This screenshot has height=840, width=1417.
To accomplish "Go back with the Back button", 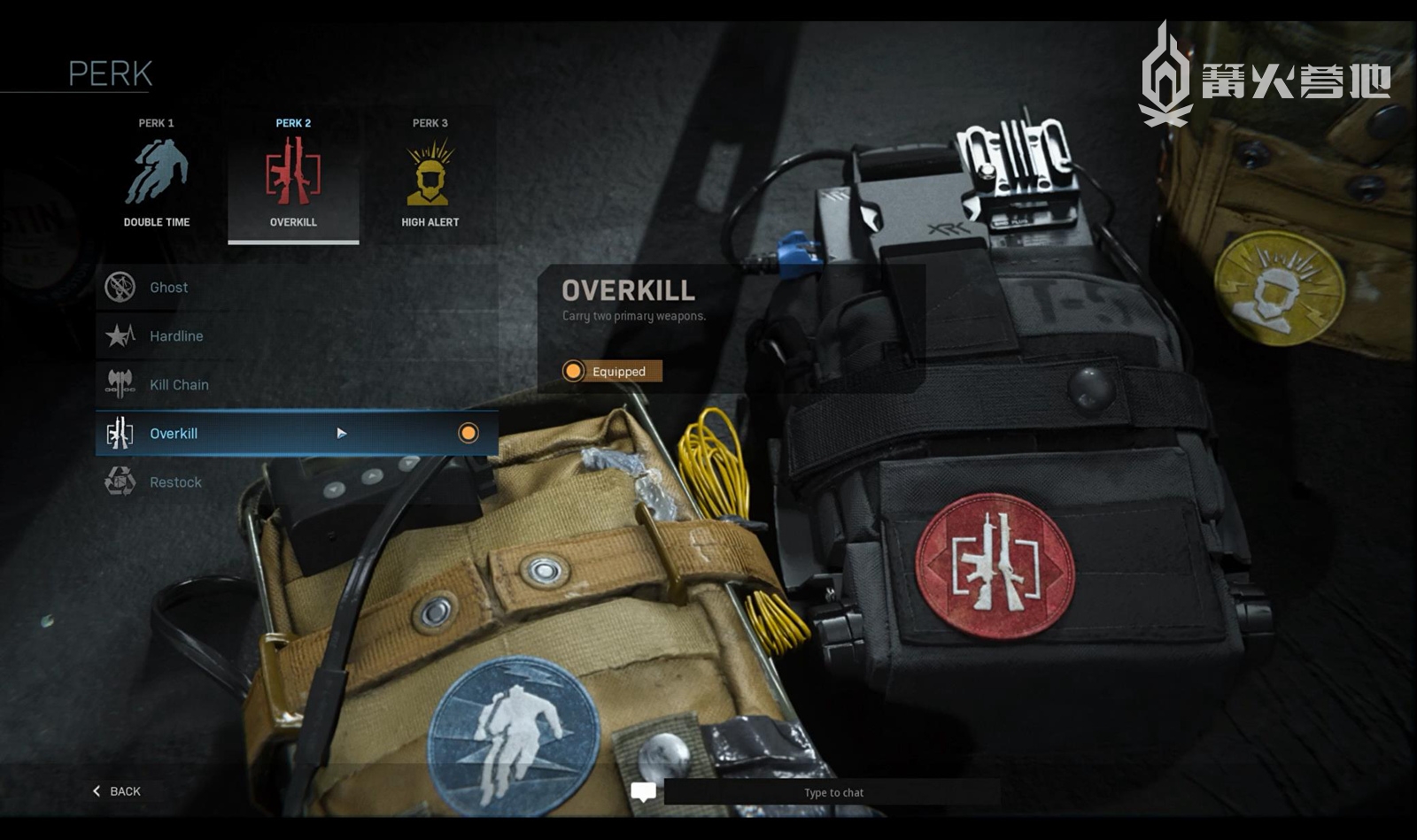I will 117,791.
